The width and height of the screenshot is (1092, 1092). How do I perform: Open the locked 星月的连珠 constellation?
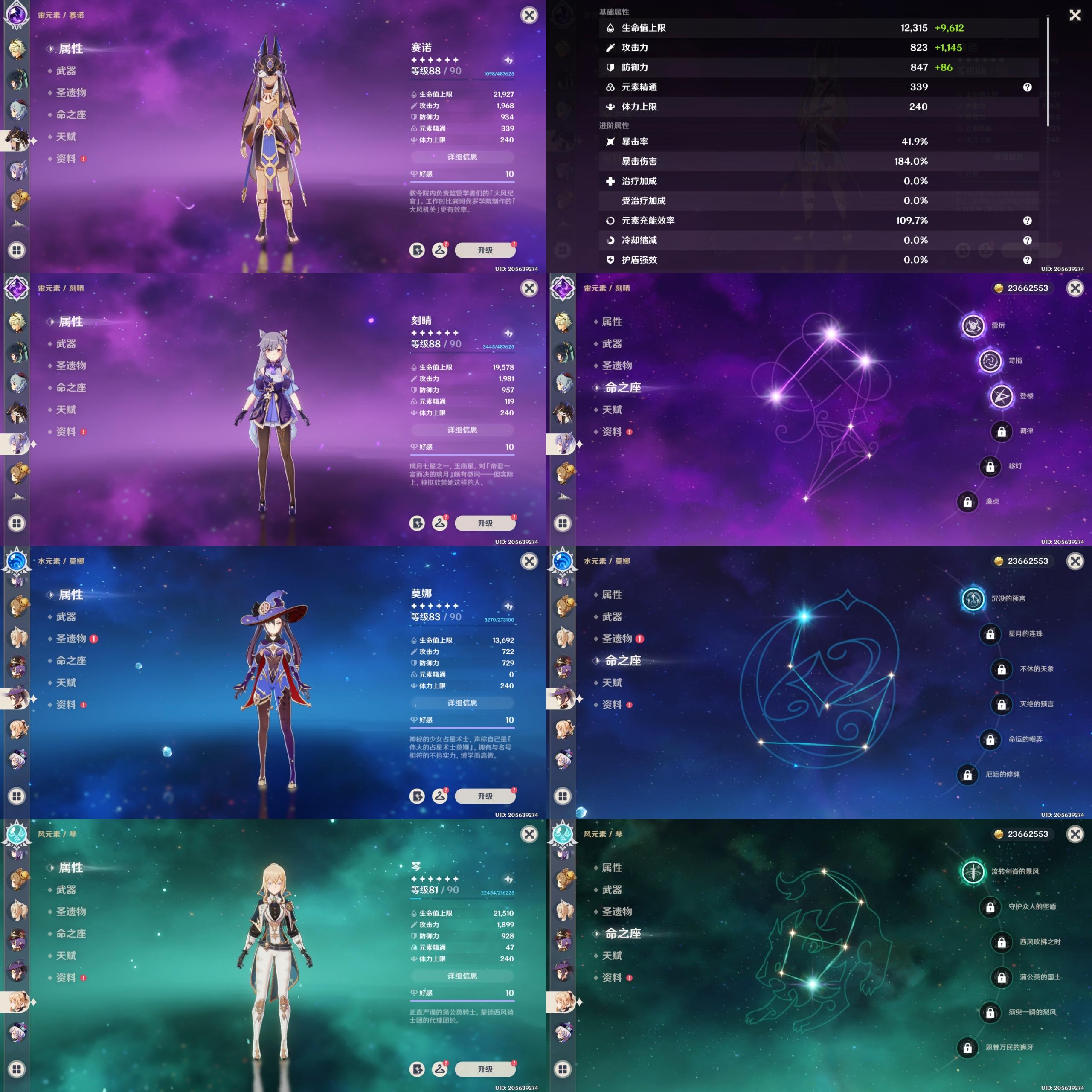coord(990,633)
